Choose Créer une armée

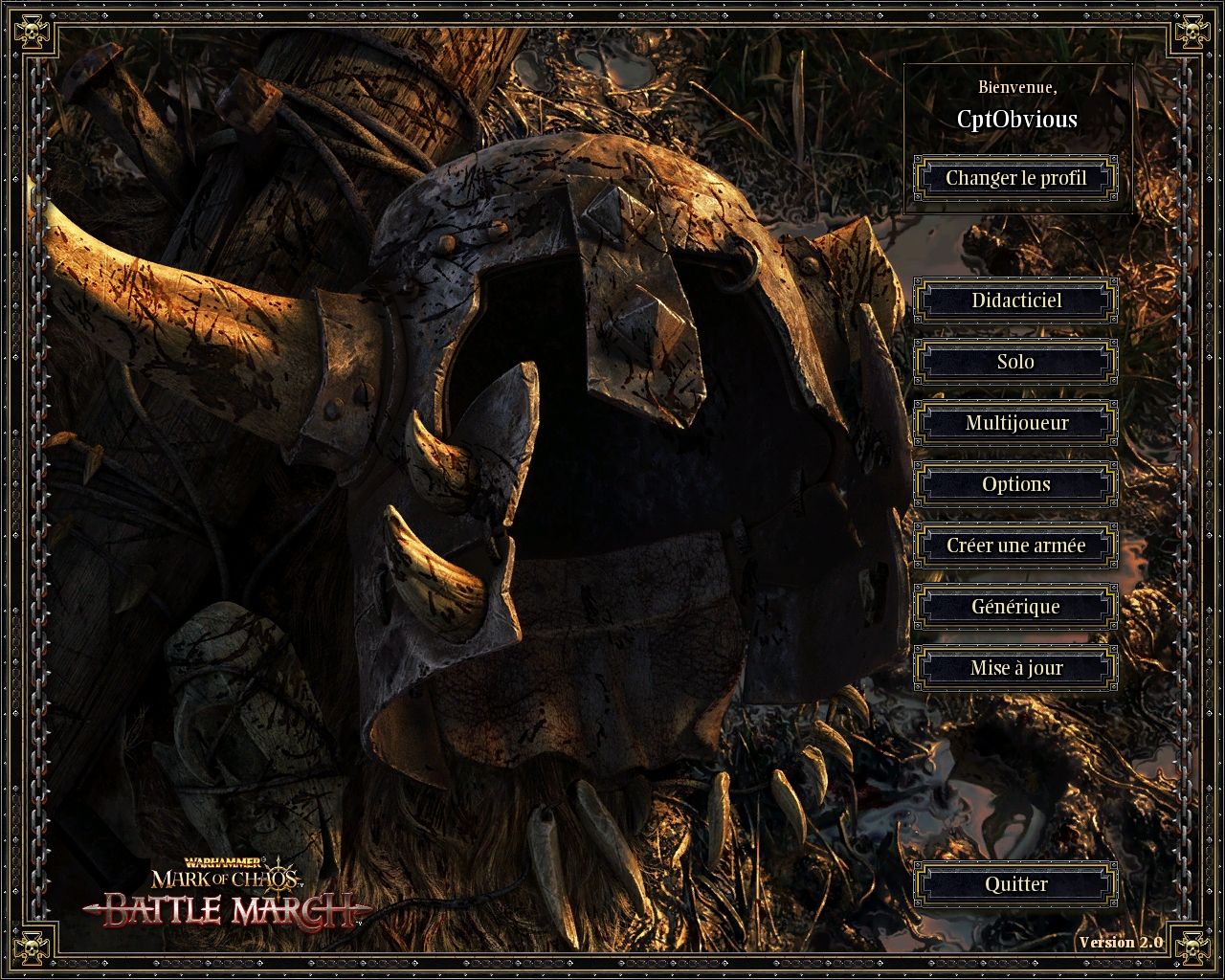[x=1015, y=546]
